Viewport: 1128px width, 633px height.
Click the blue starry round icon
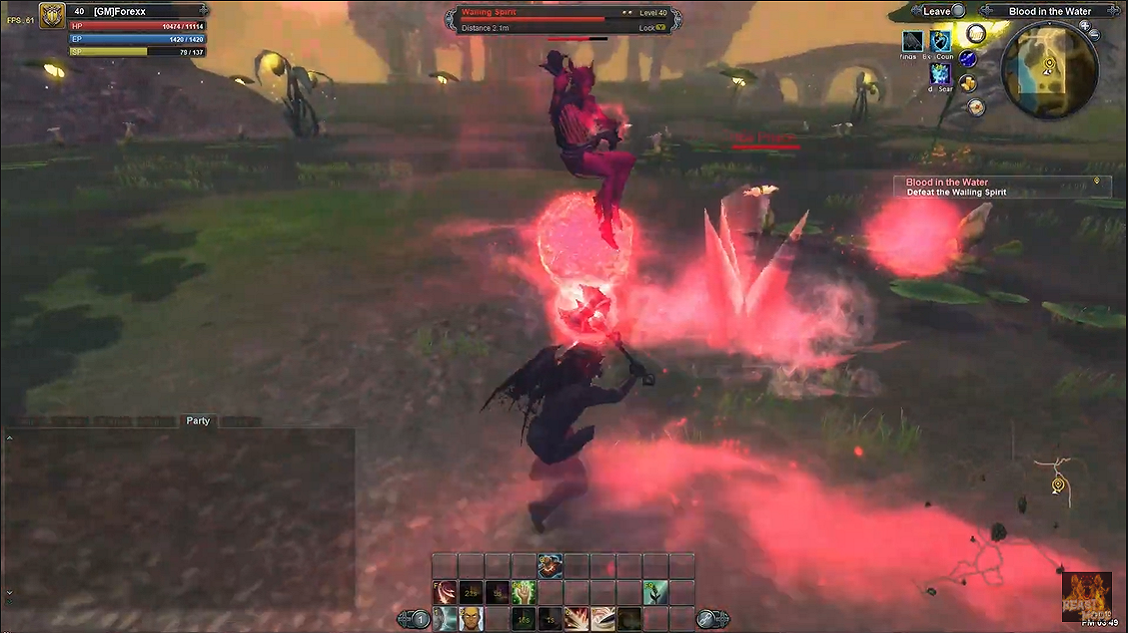[967, 58]
